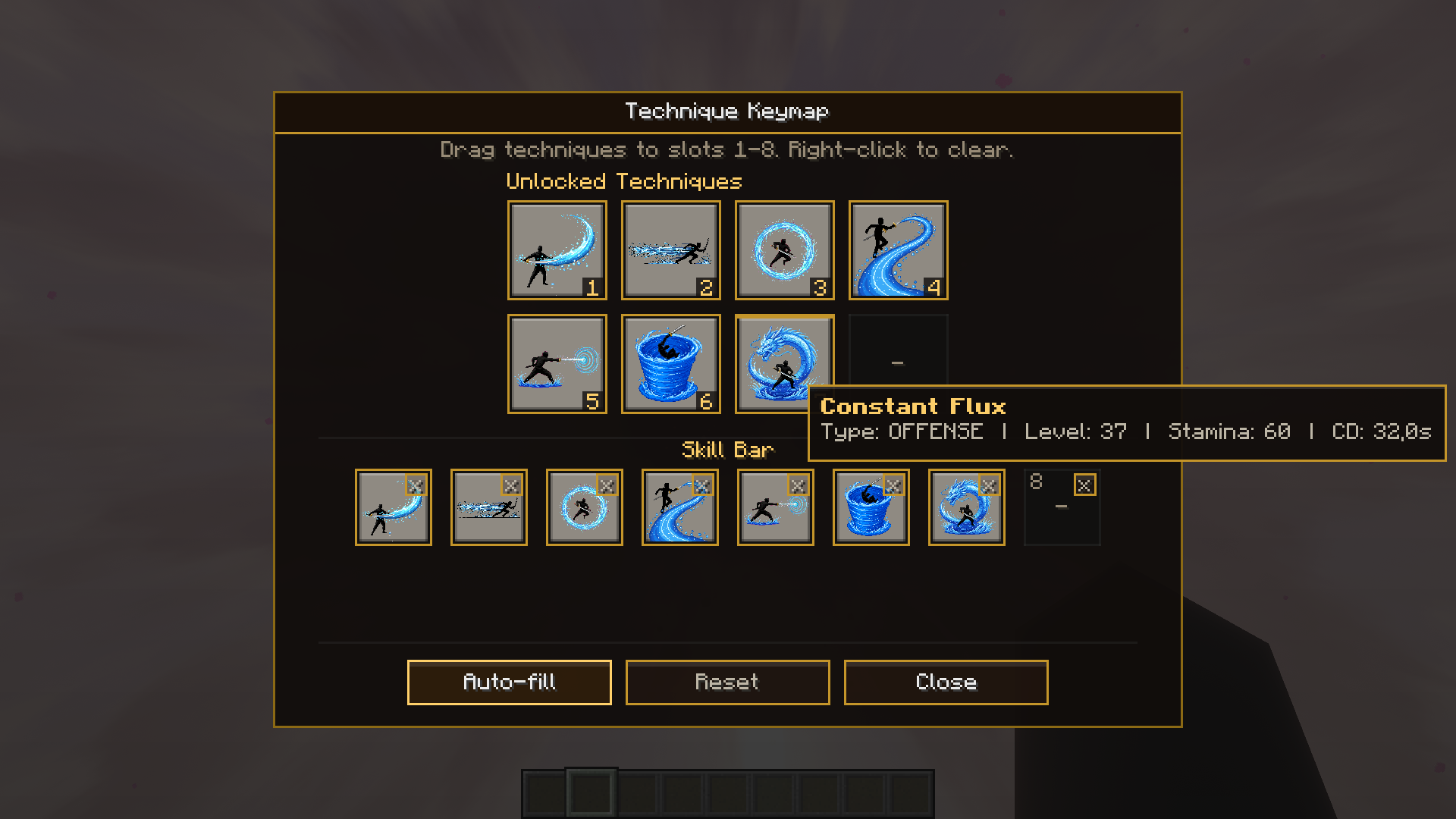1456x819 pixels.
Task: Close the Technique Keymap window
Action: [x=946, y=682]
